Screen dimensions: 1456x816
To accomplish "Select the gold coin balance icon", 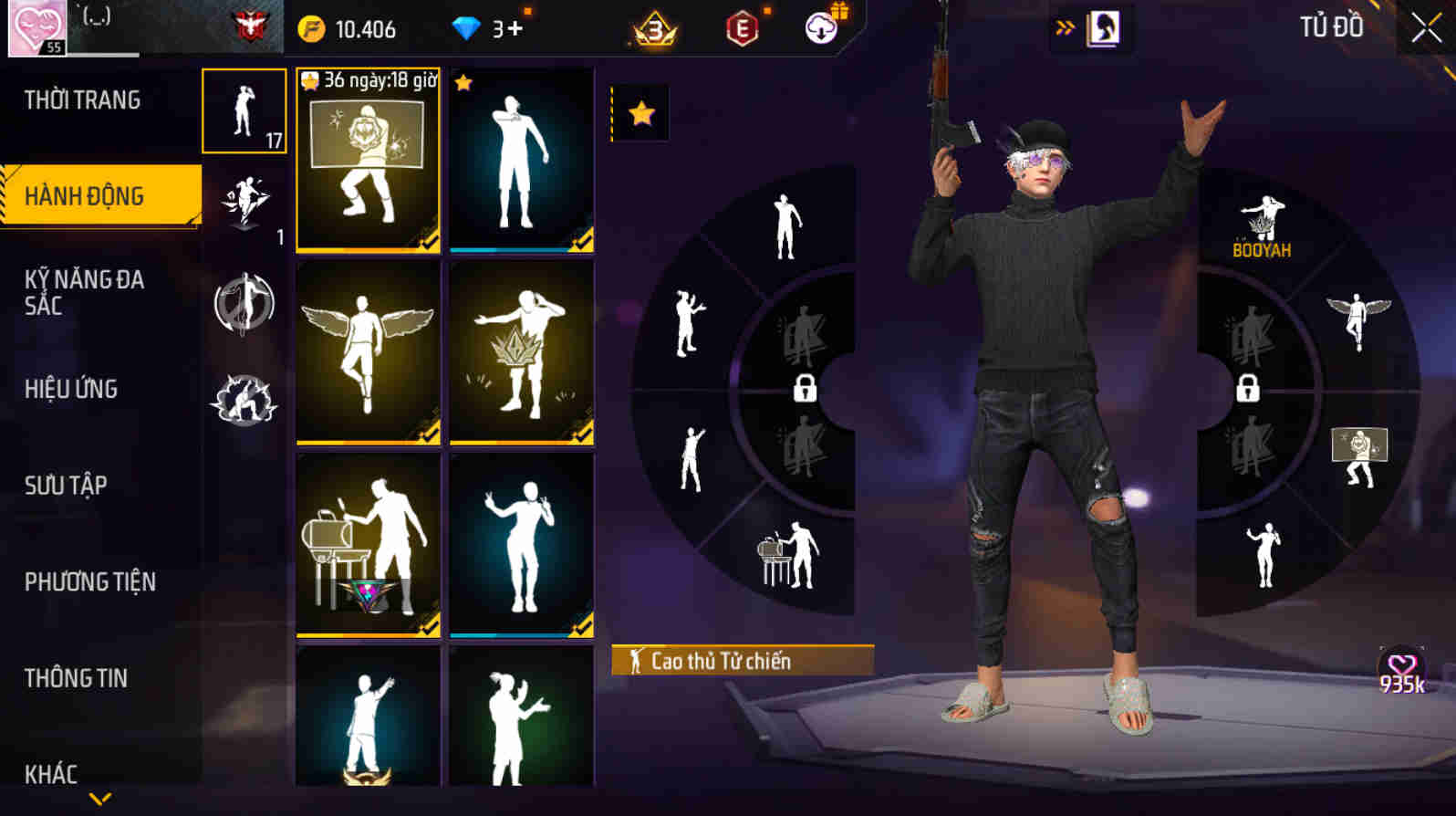I will (311, 27).
